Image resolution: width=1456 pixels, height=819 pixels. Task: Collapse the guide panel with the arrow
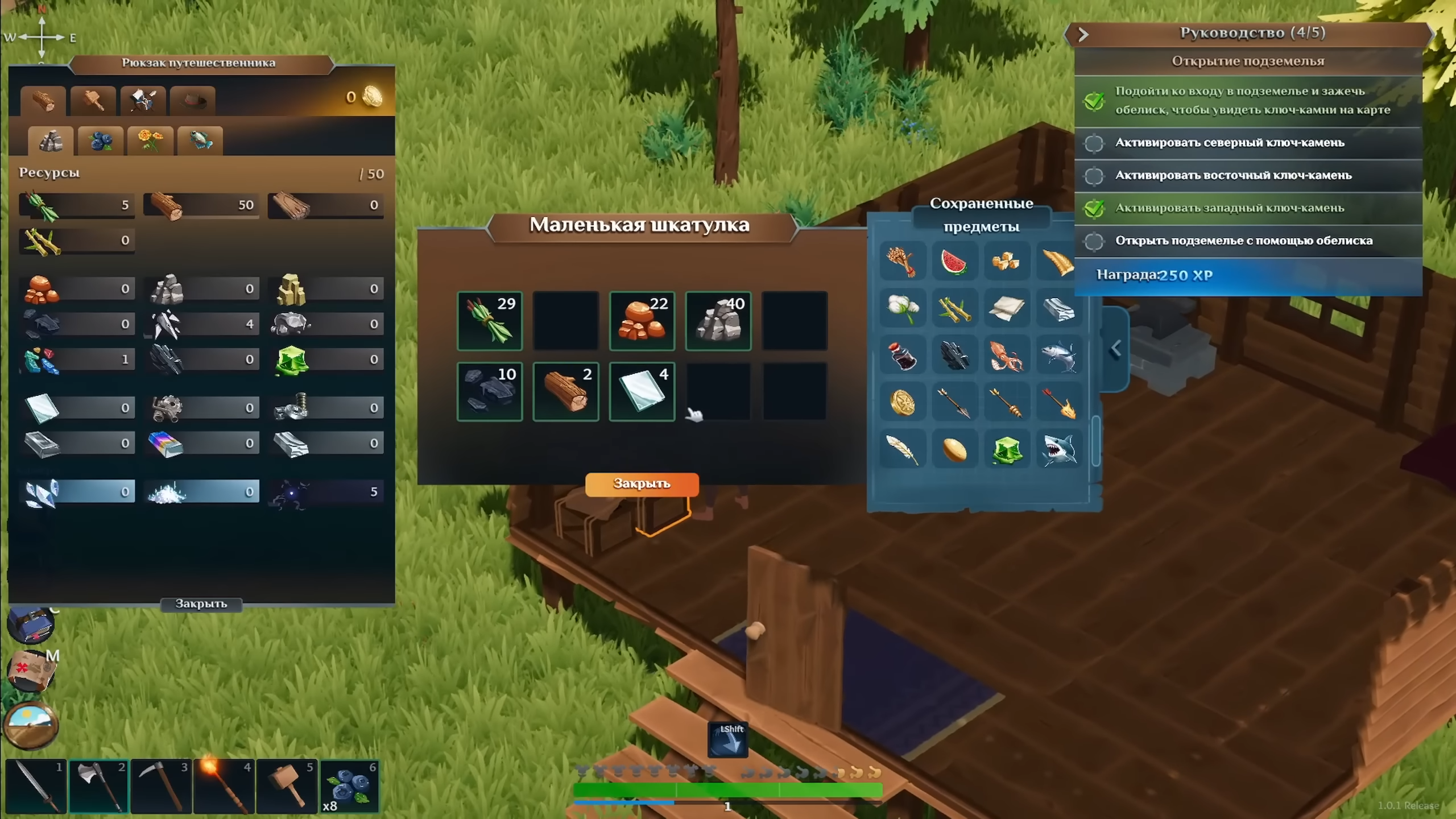1083,35
